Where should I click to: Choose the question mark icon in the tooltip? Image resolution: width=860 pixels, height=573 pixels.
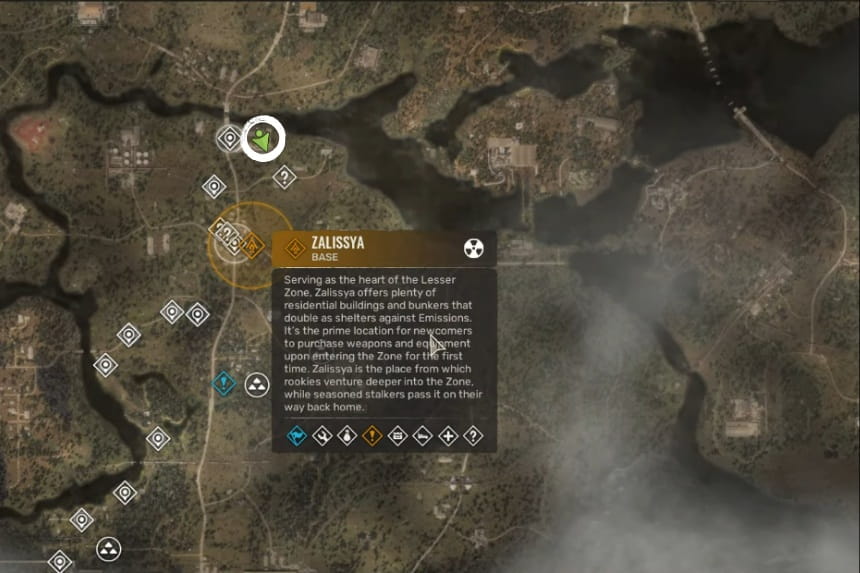[474, 435]
